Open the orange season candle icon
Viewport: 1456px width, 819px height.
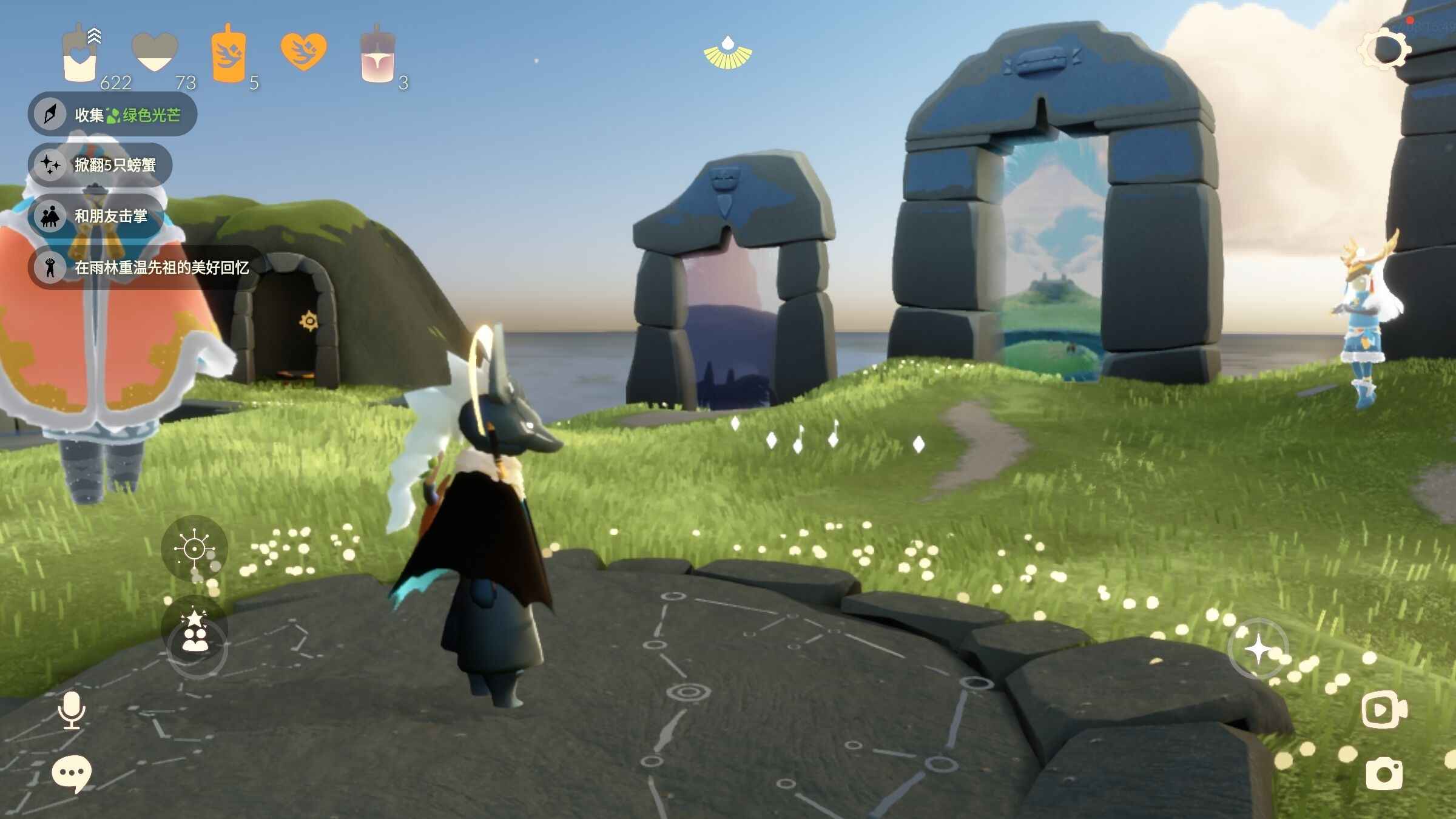[x=228, y=56]
